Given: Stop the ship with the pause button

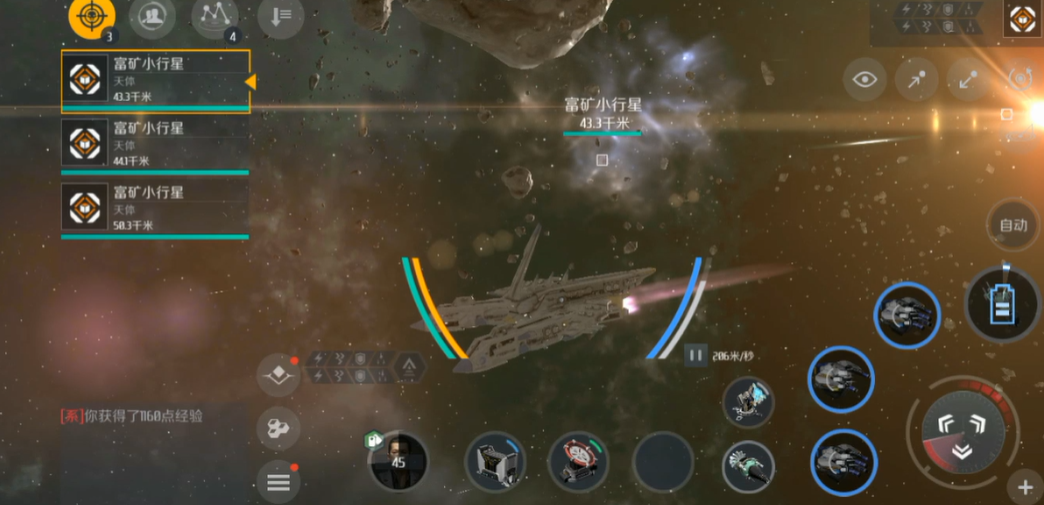Looking at the screenshot, I should click(695, 355).
